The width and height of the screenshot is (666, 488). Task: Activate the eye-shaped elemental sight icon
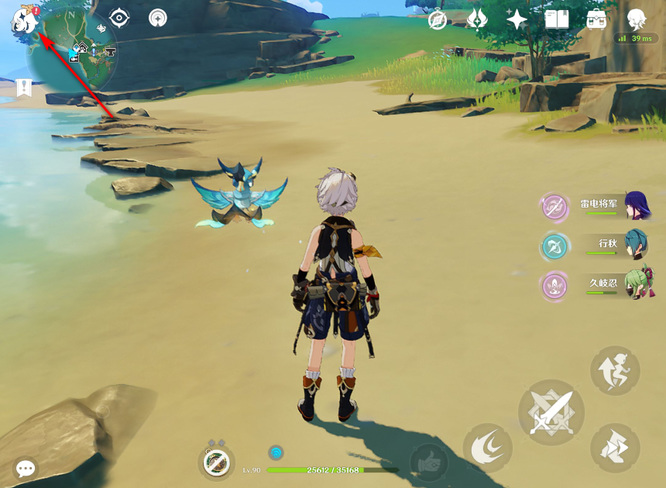point(120,17)
